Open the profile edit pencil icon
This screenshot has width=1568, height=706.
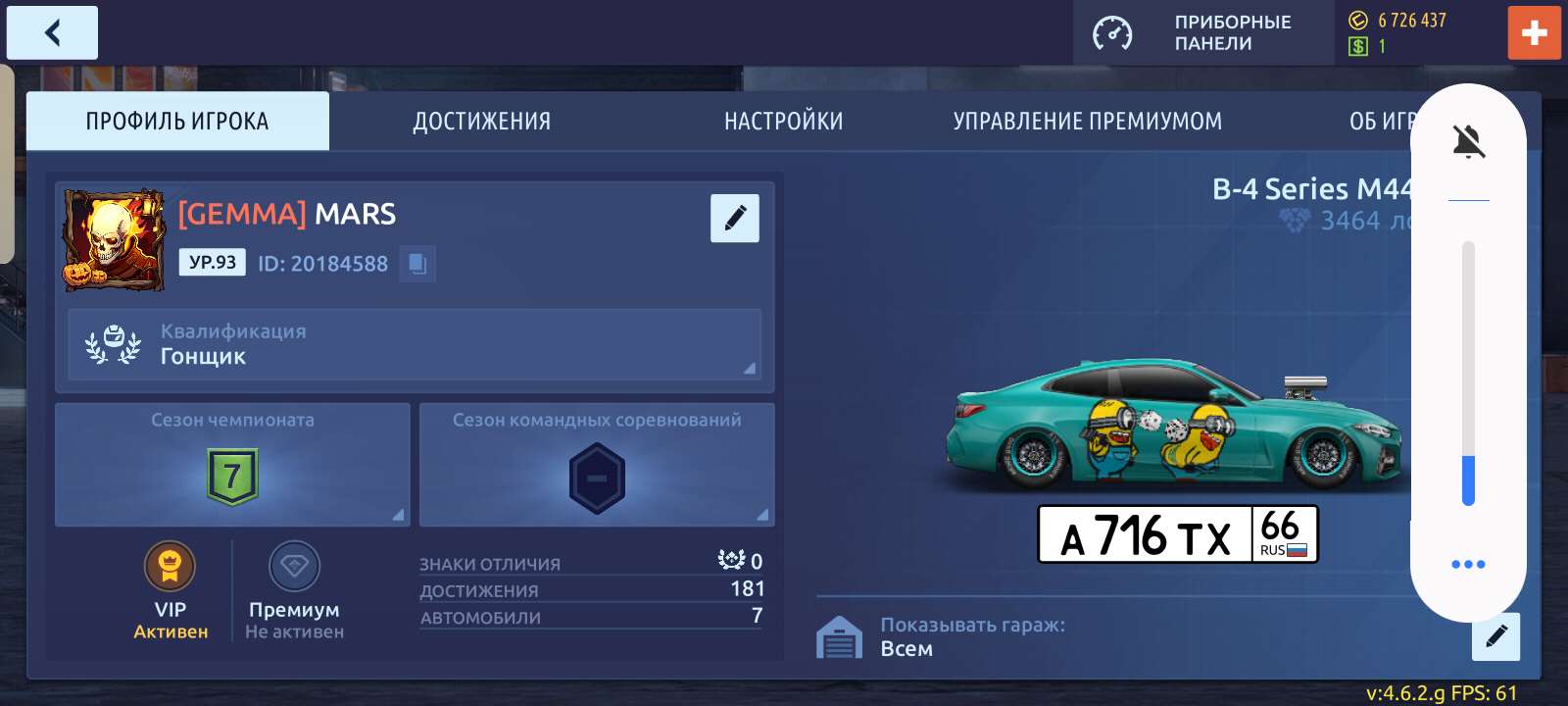(x=735, y=218)
